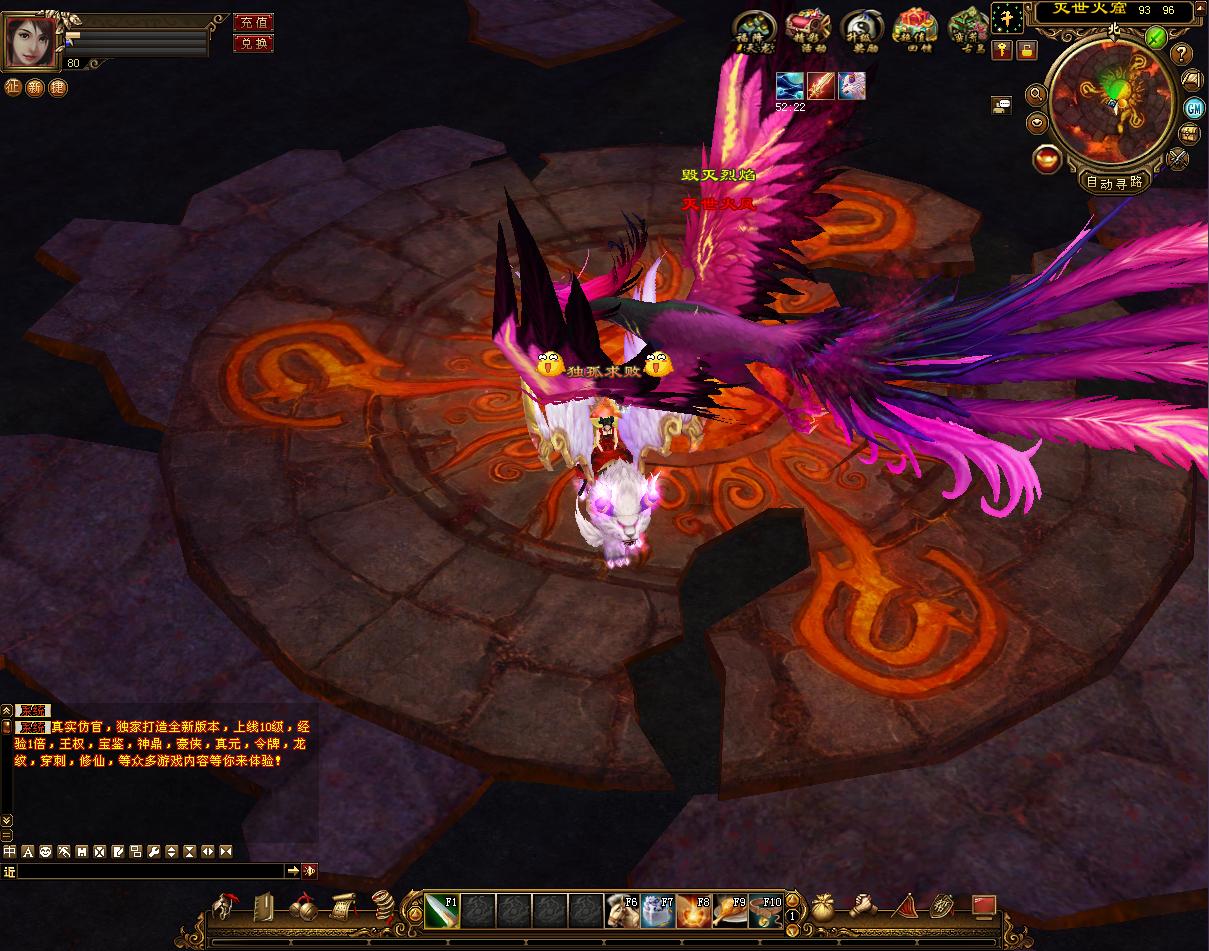Click the round 征 button
Image resolution: width=1209 pixels, height=951 pixels.
pos(13,87)
